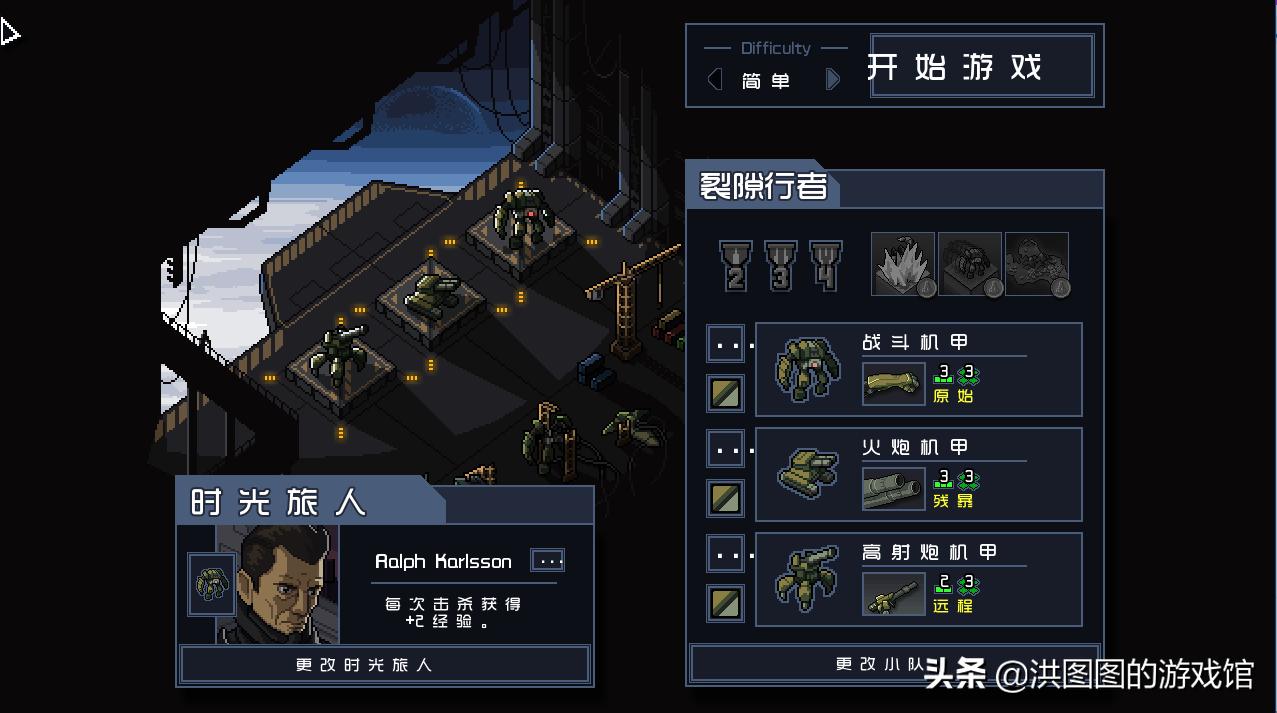Open 更改小队 to change the squad
The image size is (1277, 713).
pyautogui.click(x=893, y=664)
